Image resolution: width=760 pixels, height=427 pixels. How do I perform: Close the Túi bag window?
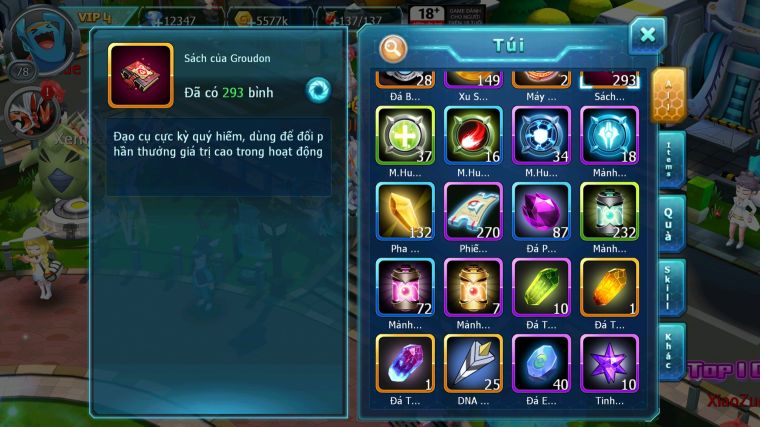point(647,36)
